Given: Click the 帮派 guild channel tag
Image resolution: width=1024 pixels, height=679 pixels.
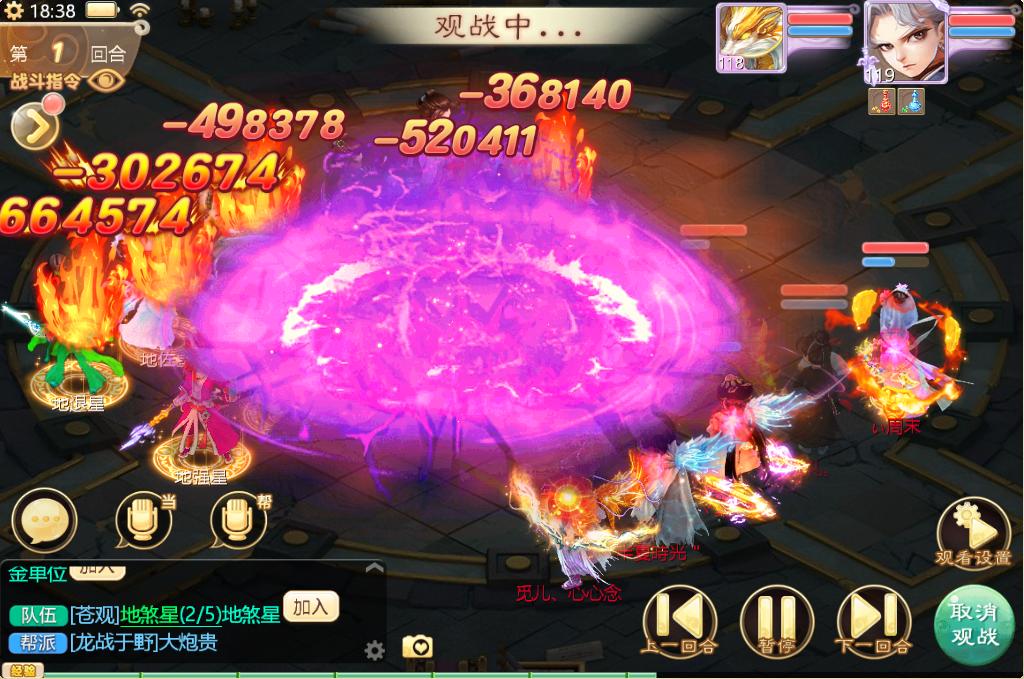Looking at the screenshot, I should (x=38, y=642).
